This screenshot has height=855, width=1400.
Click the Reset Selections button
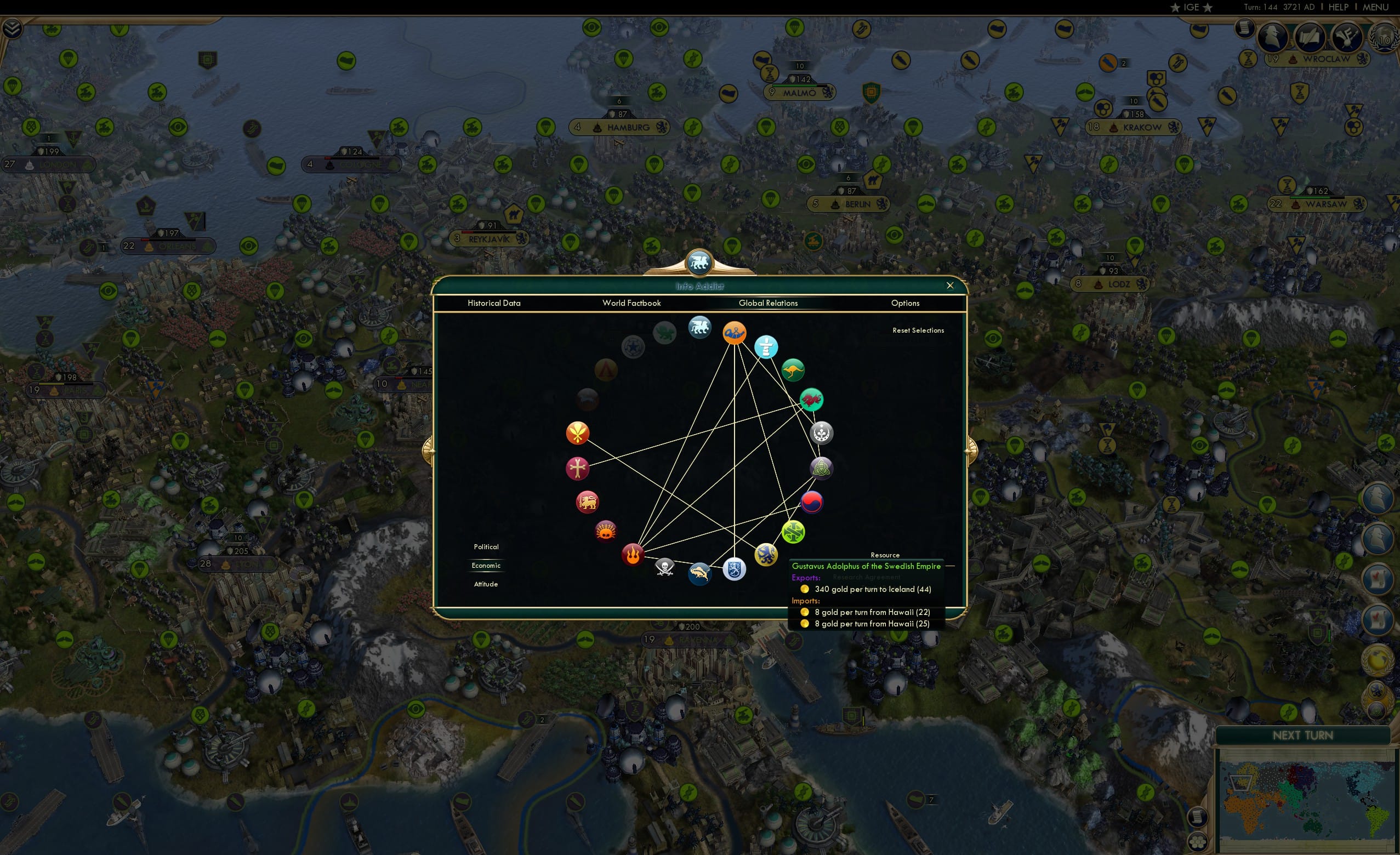(918, 330)
